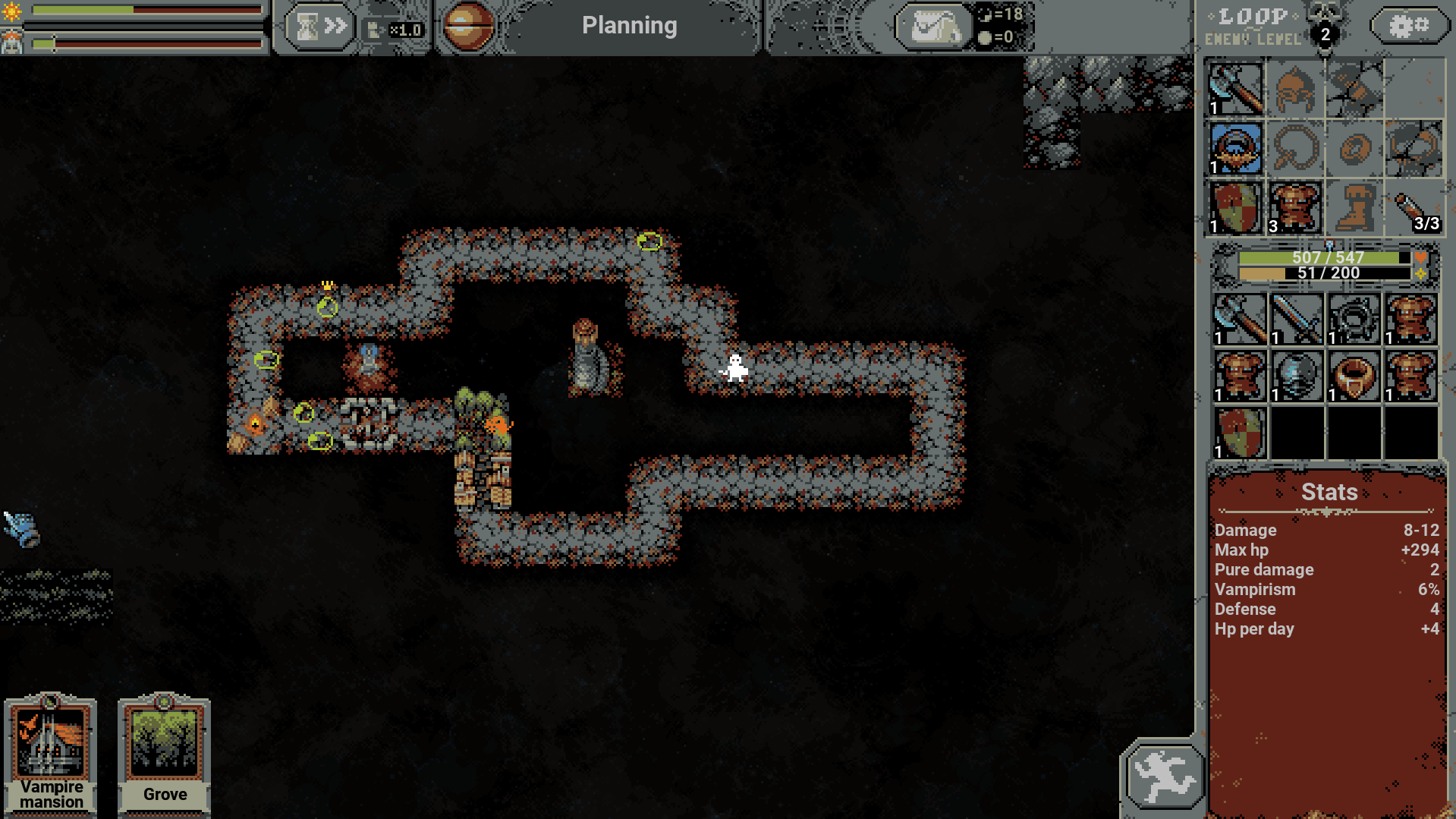Click the equipped shield slot
The height and width of the screenshot is (819, 1456).
click(x=1235, y=207)
